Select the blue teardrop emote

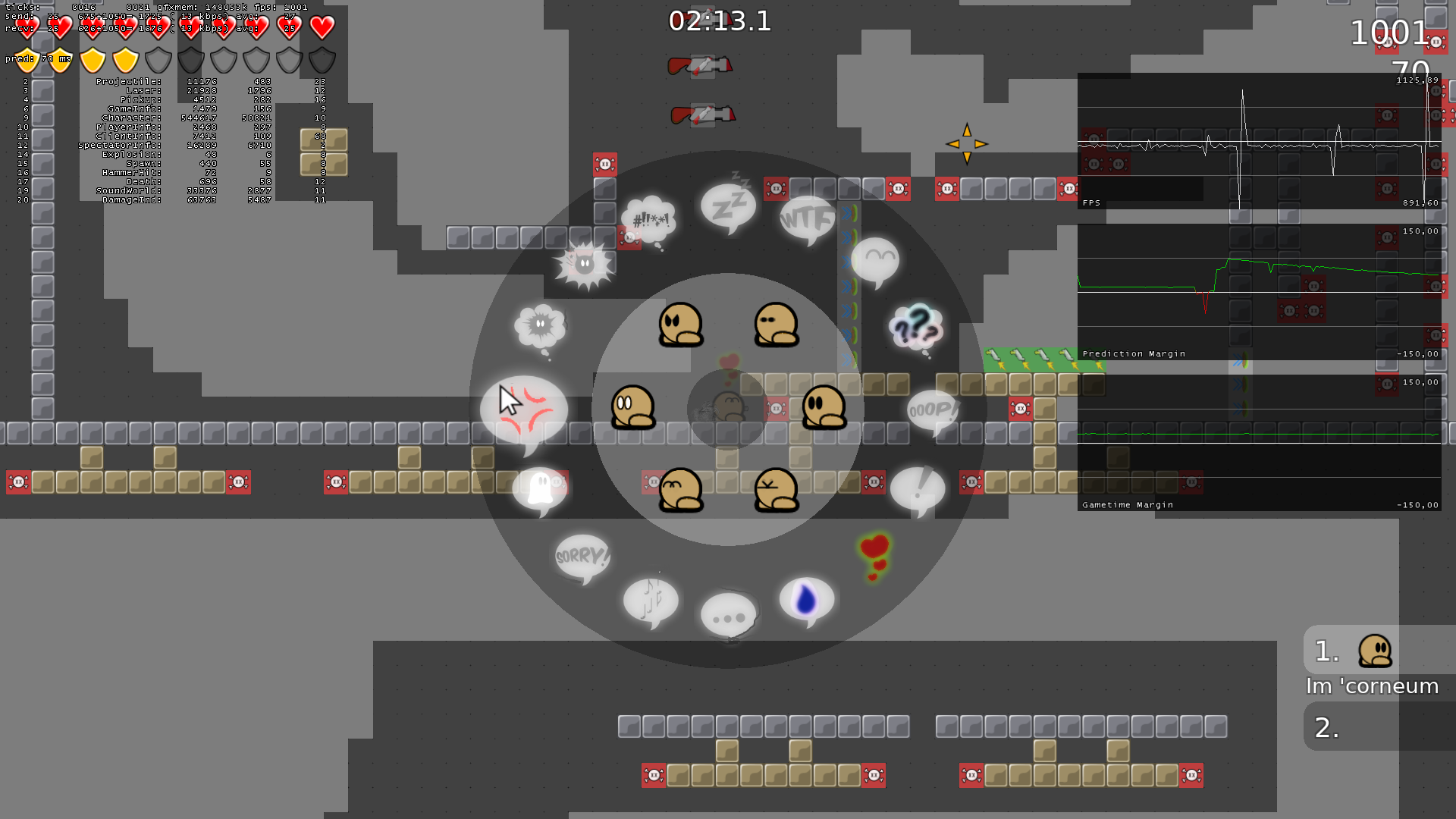(x=806, y=599)
